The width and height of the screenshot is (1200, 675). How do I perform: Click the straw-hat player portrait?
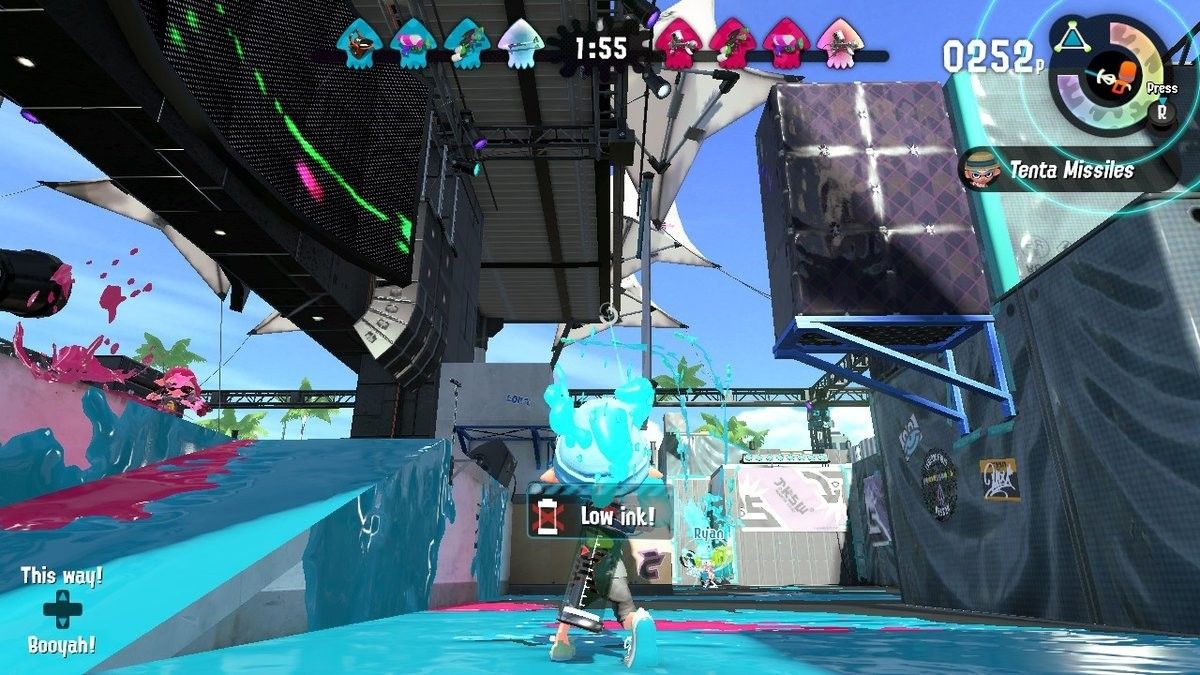coord(981,170)
